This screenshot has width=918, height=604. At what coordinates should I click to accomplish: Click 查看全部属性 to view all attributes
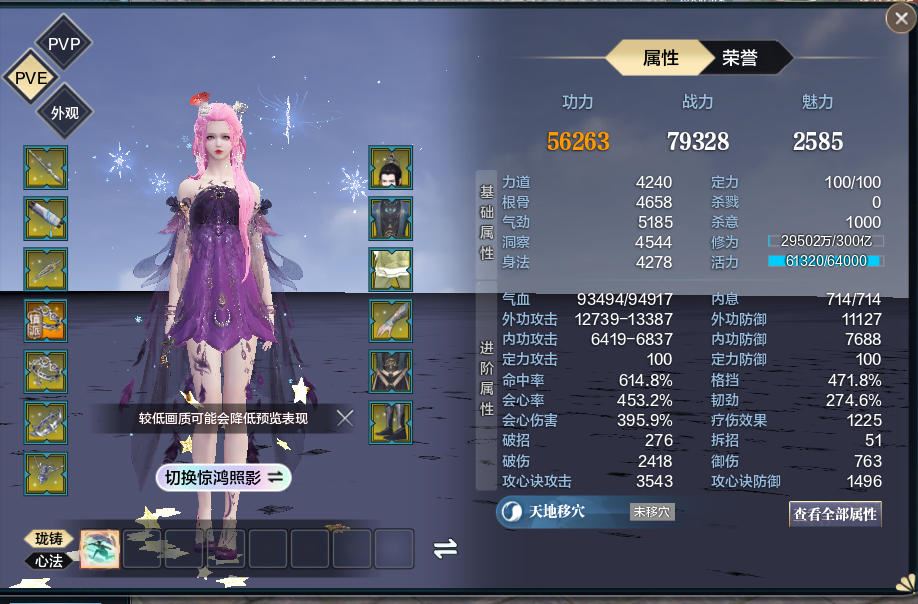point(835,514)
